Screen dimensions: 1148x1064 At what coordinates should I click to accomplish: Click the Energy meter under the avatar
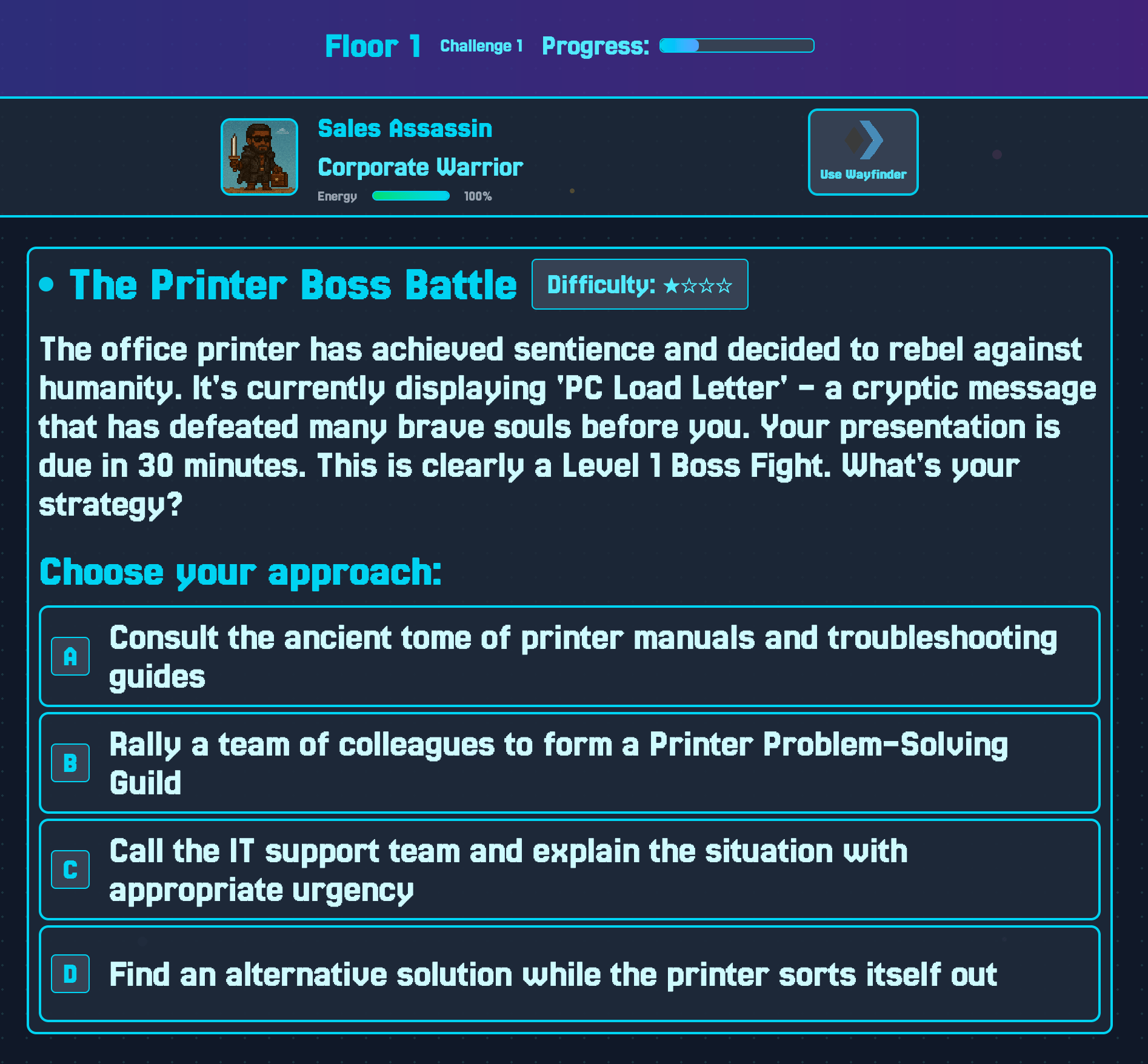click(412, 196)
